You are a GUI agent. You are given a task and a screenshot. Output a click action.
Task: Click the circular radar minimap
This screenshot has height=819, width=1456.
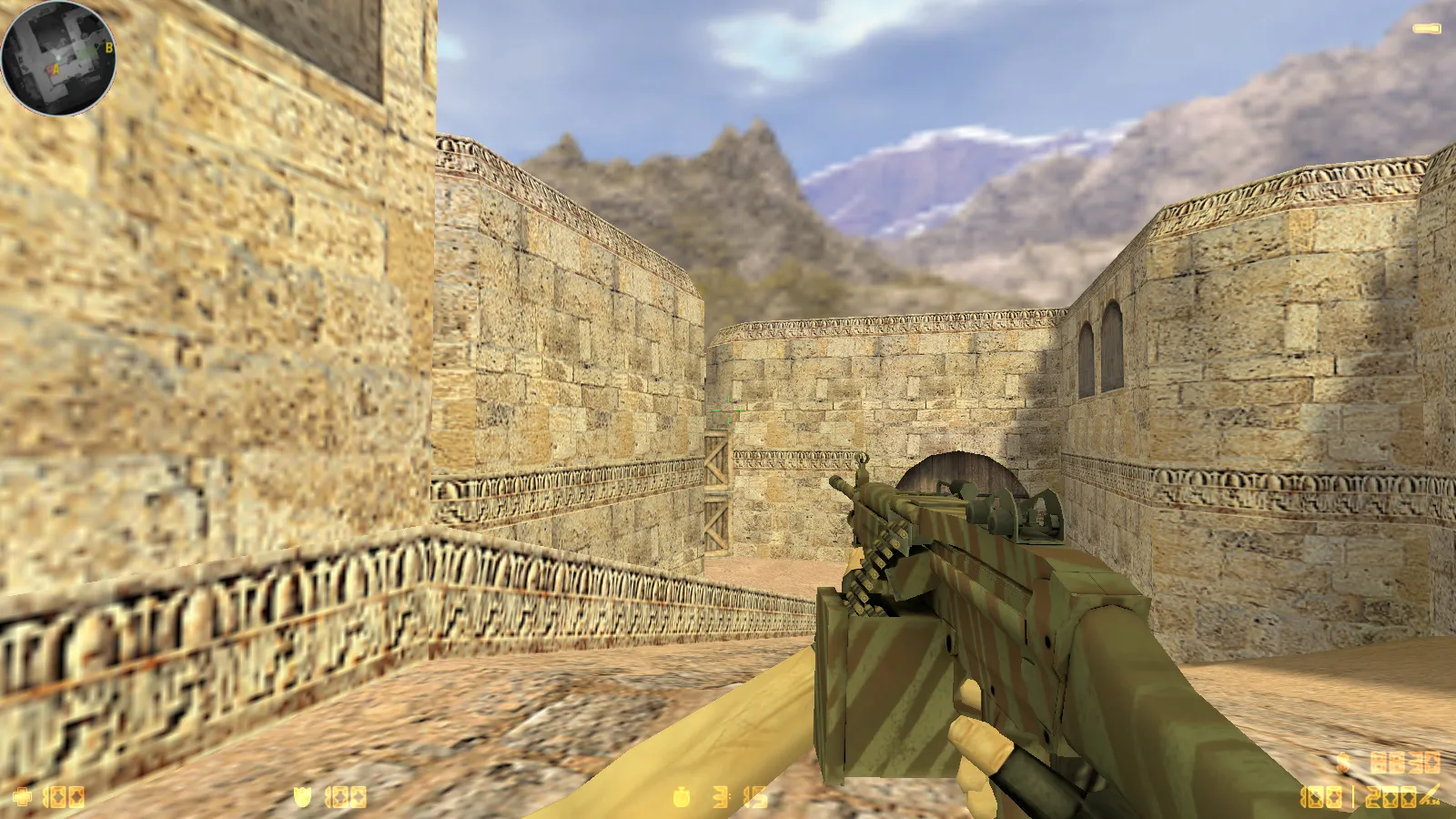point(58,58)
